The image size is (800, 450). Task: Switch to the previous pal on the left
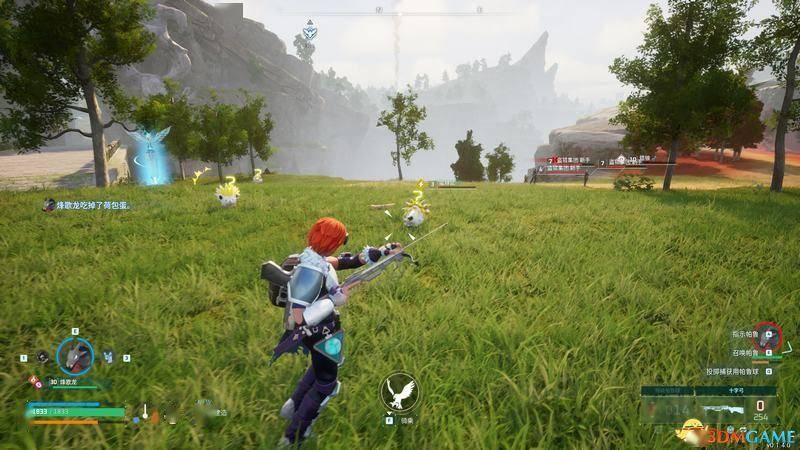tap(42, 357)
